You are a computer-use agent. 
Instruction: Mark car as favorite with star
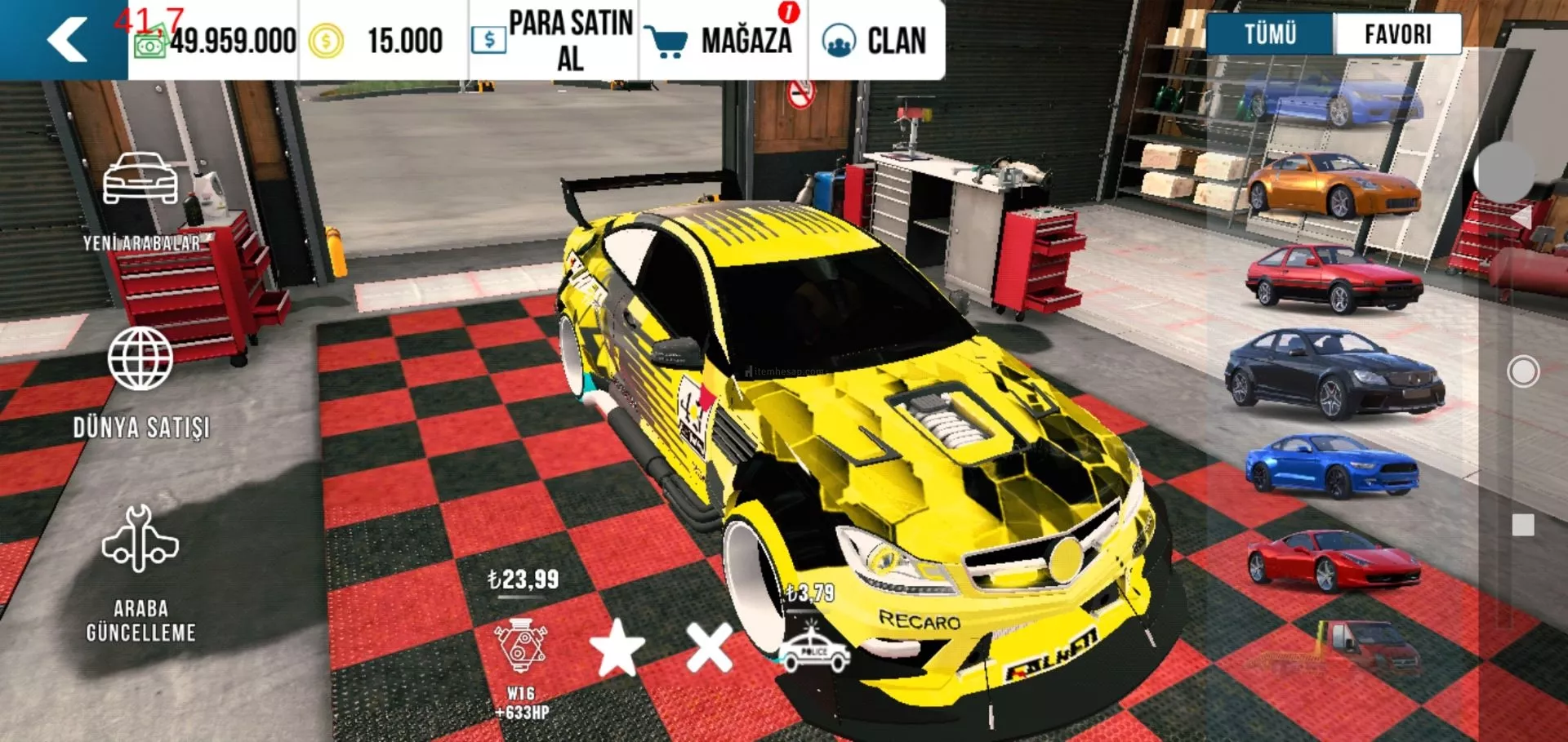coord(617,648)
